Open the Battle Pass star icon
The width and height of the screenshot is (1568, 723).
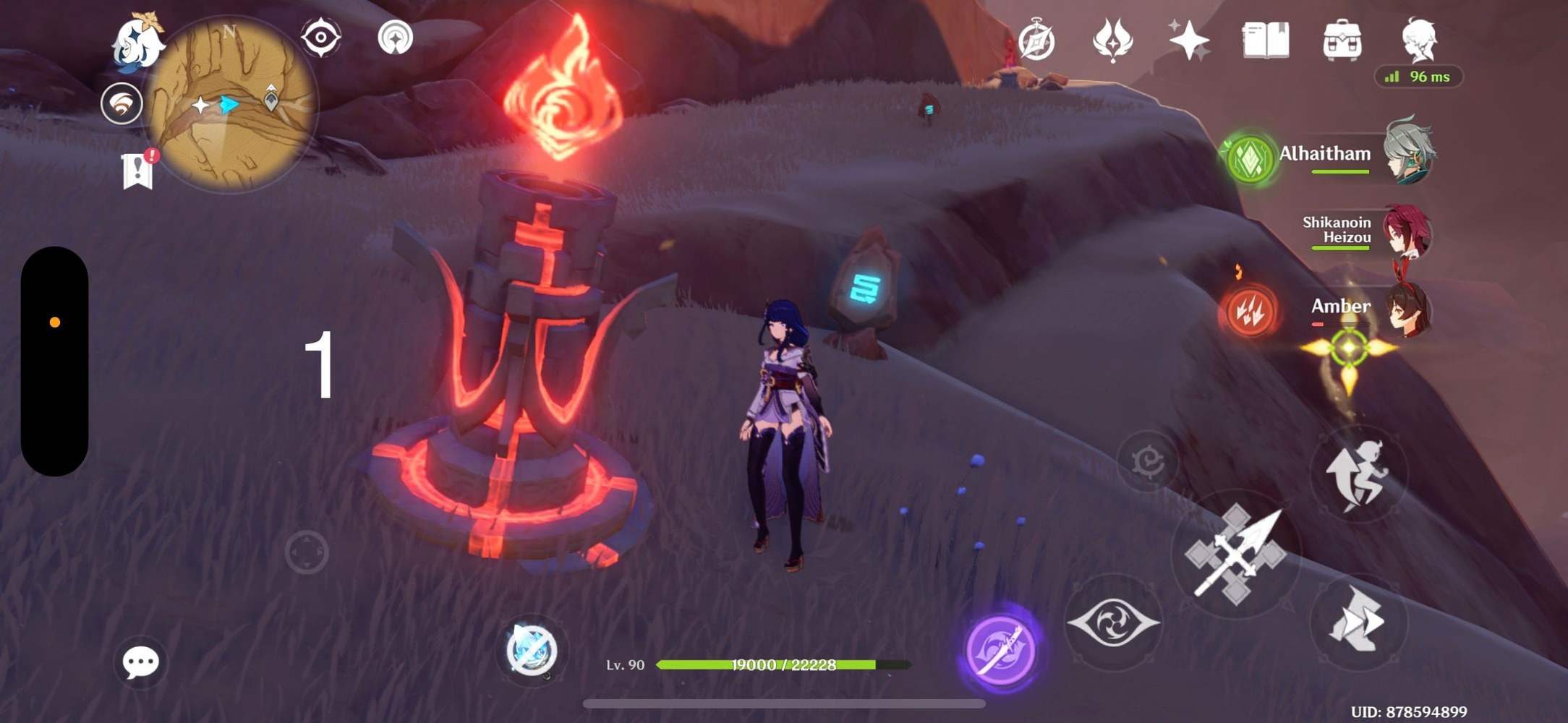[1190, 40]
